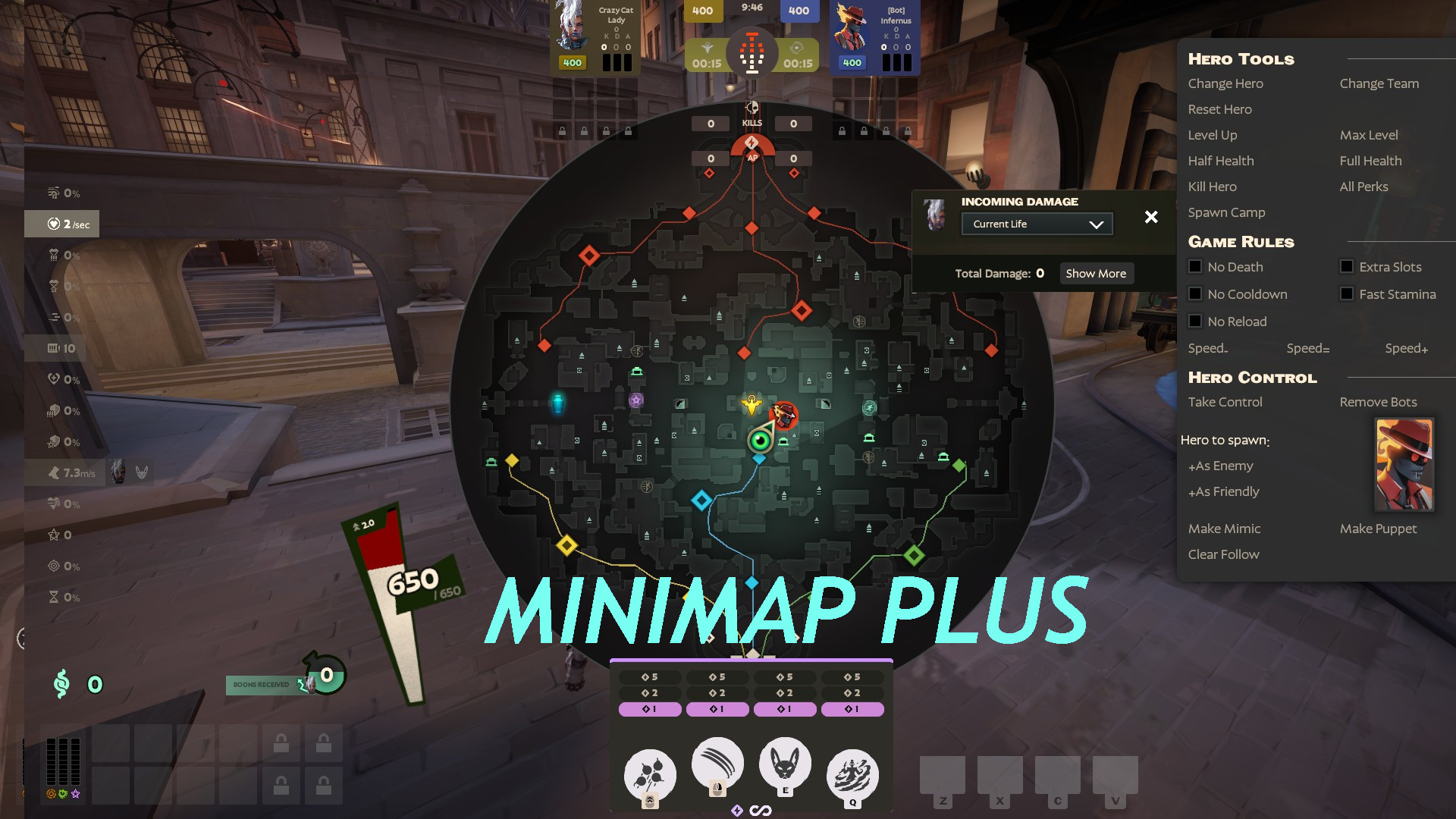Screen dimensions: 1456x819
Task: Expand damage details via Show More
Action: coord(1096,273)
